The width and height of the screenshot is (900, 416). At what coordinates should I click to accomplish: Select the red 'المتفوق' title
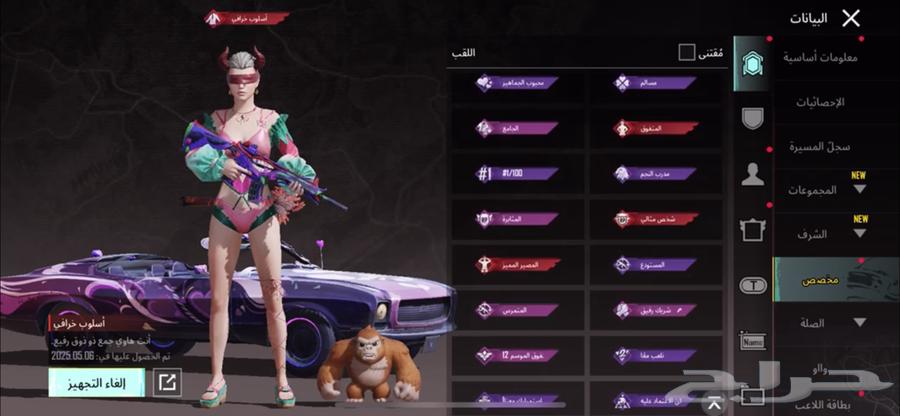pos(654,128)
